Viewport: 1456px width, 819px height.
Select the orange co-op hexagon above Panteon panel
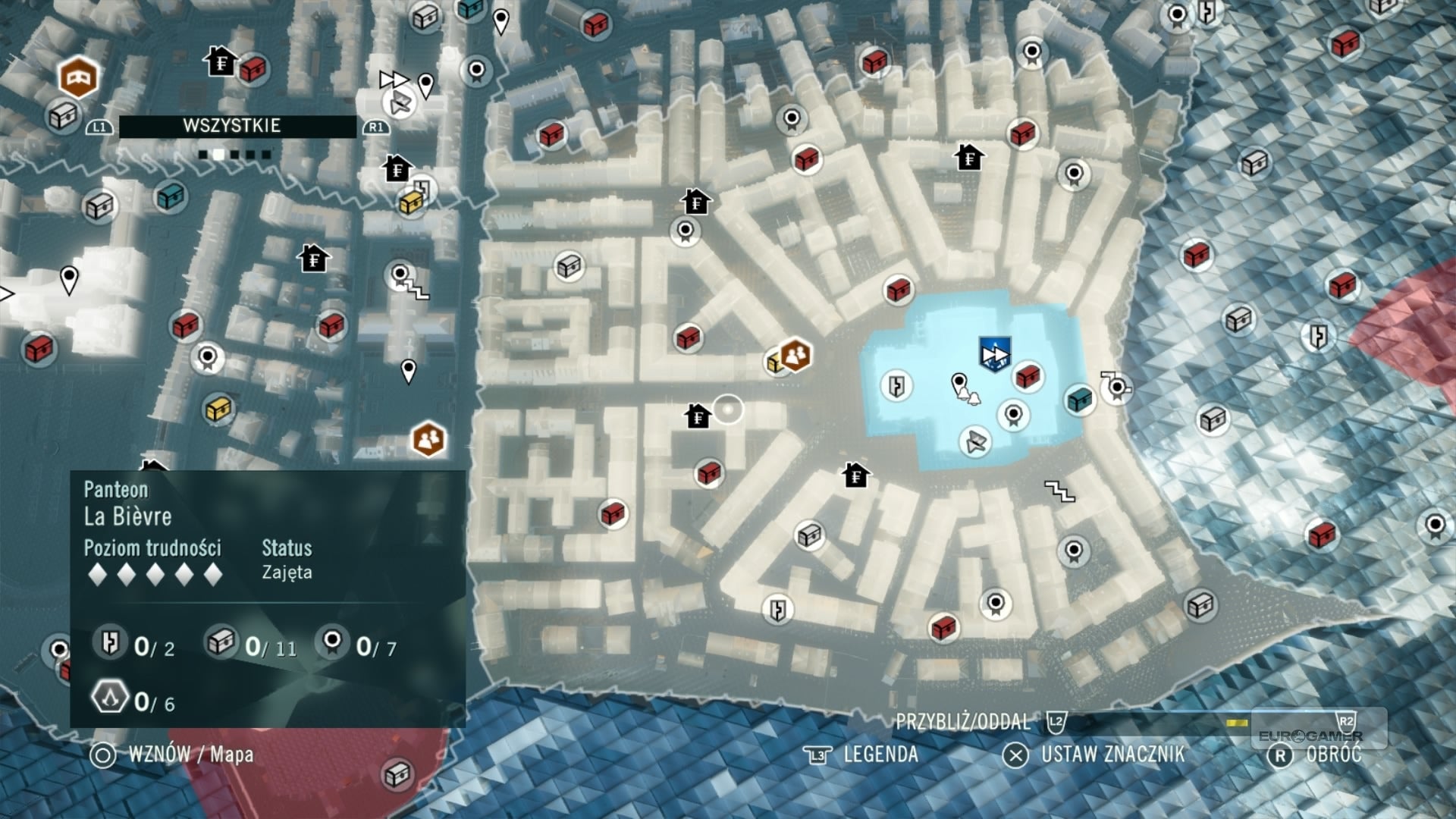428,439
